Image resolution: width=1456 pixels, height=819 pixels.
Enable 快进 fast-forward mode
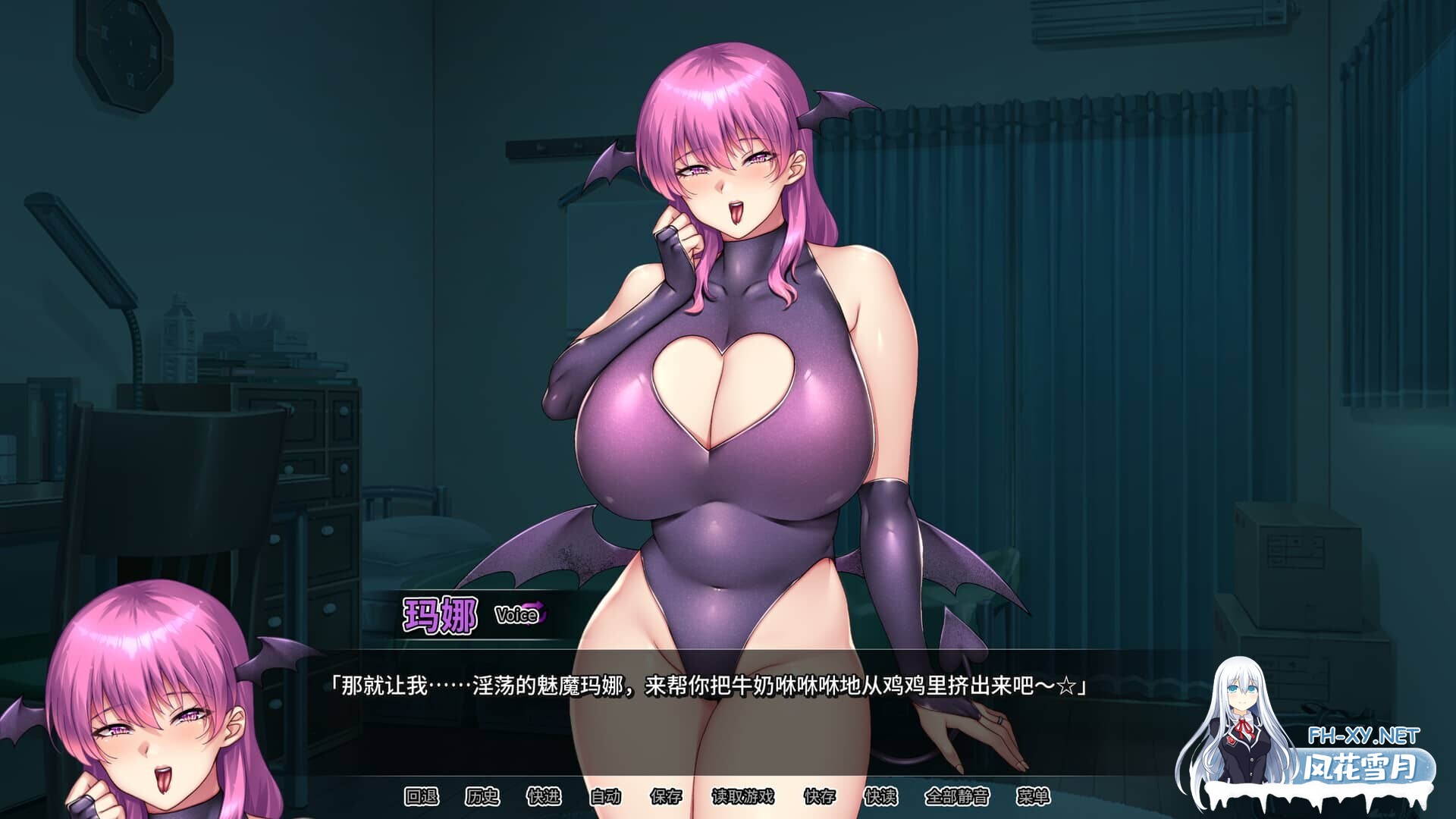pos(544,795)
